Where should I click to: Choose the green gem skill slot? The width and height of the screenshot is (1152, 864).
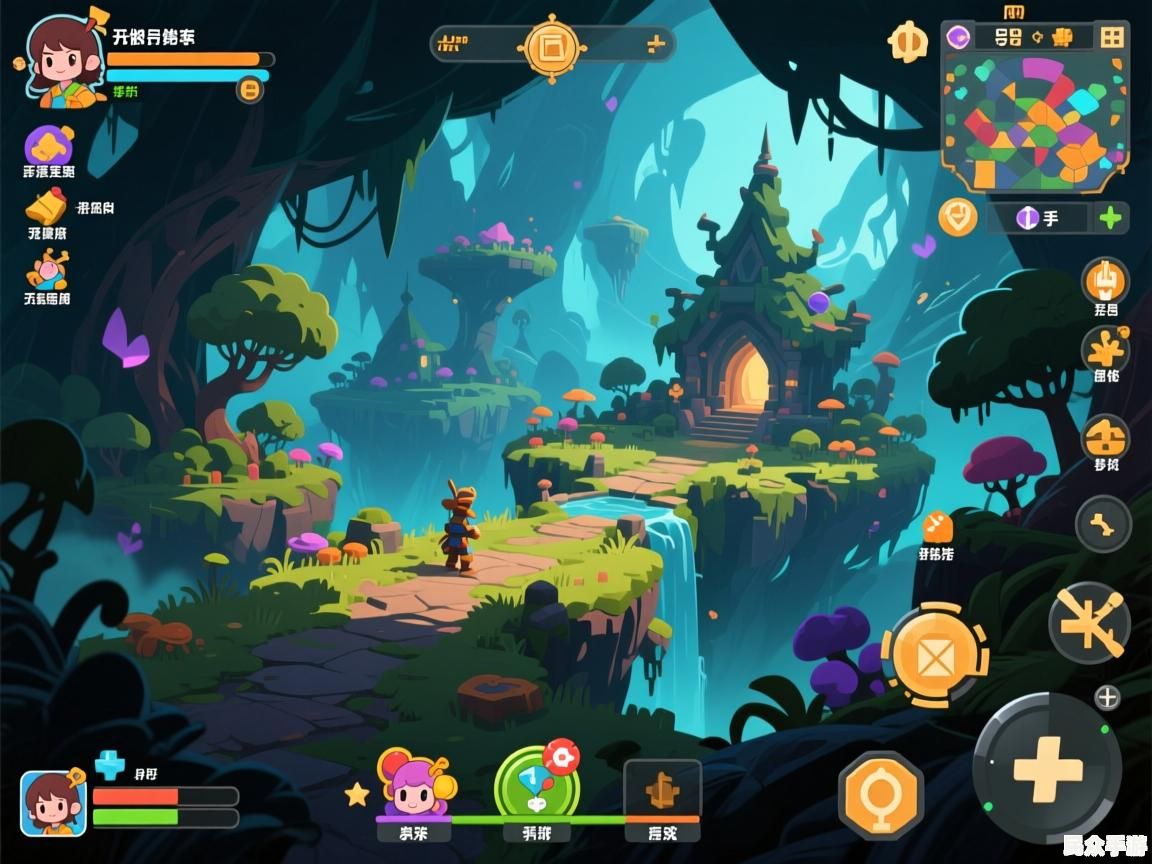(x=537, y=787)
